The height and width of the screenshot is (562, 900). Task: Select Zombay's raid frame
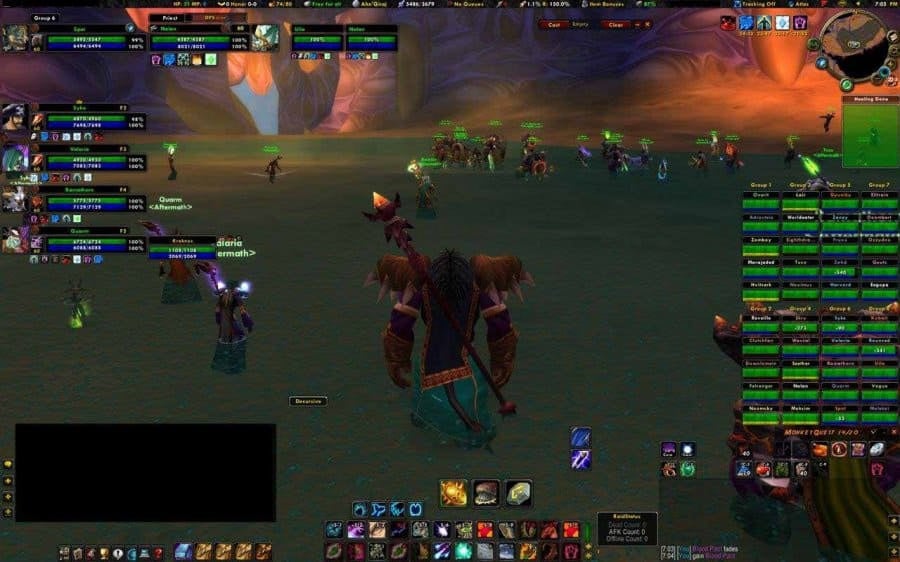coord(763,241)
